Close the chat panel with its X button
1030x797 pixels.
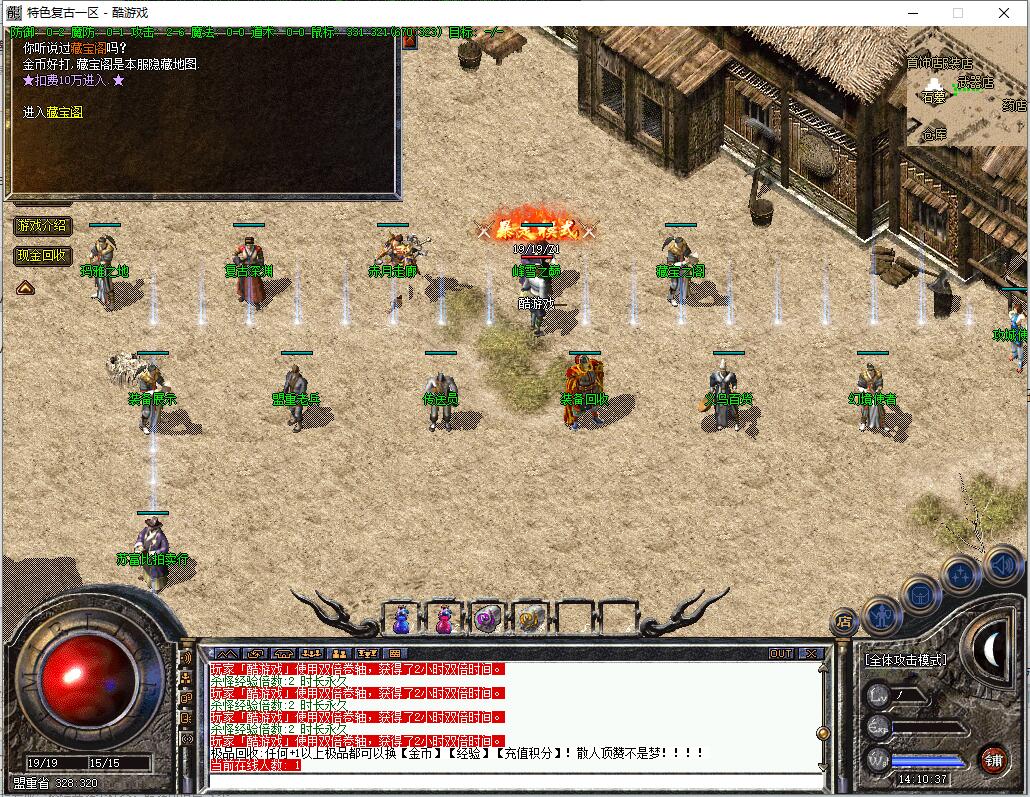(x=811, y=653)
